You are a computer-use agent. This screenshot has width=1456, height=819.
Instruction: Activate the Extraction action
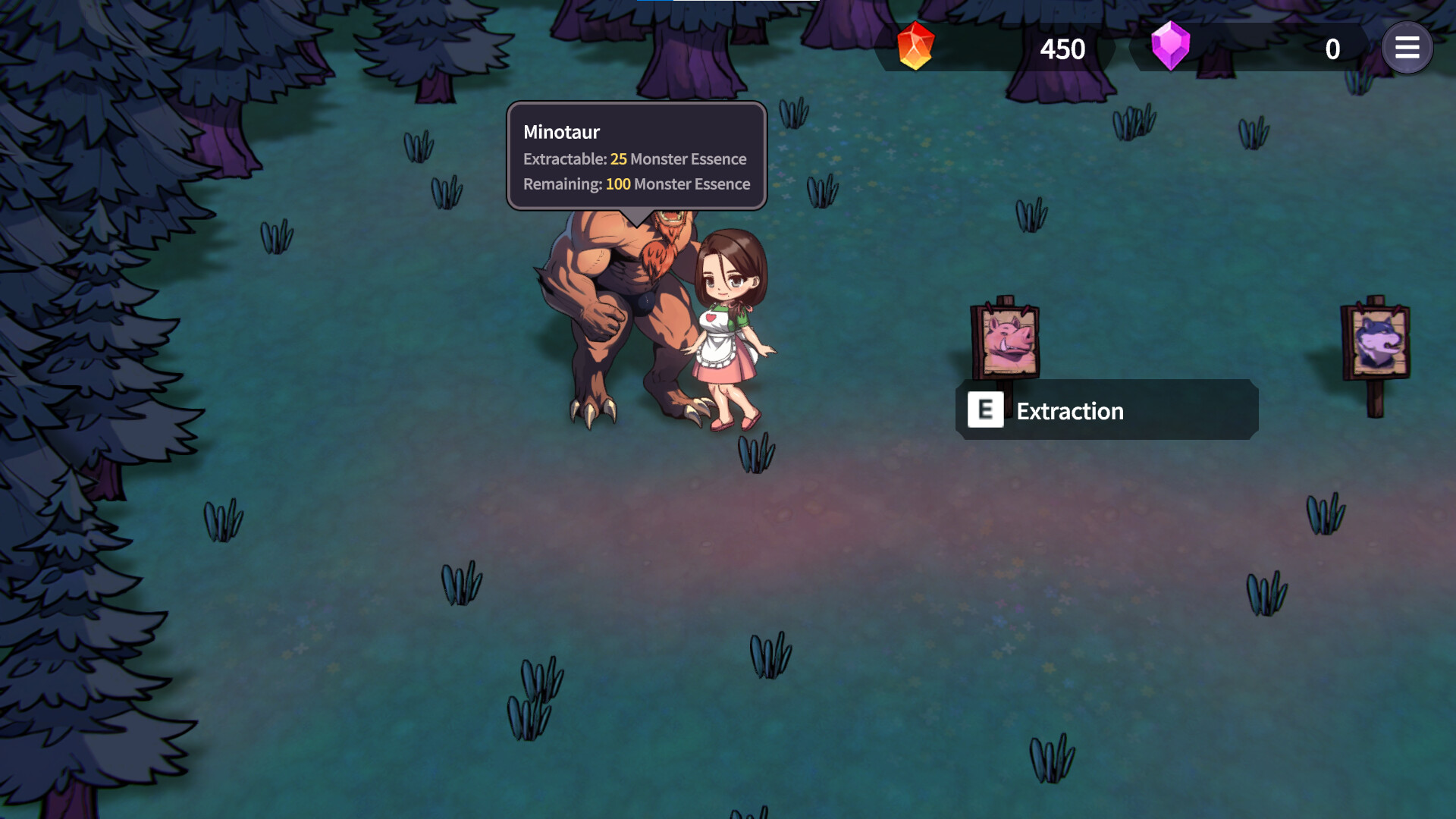tap(1069, 411)
